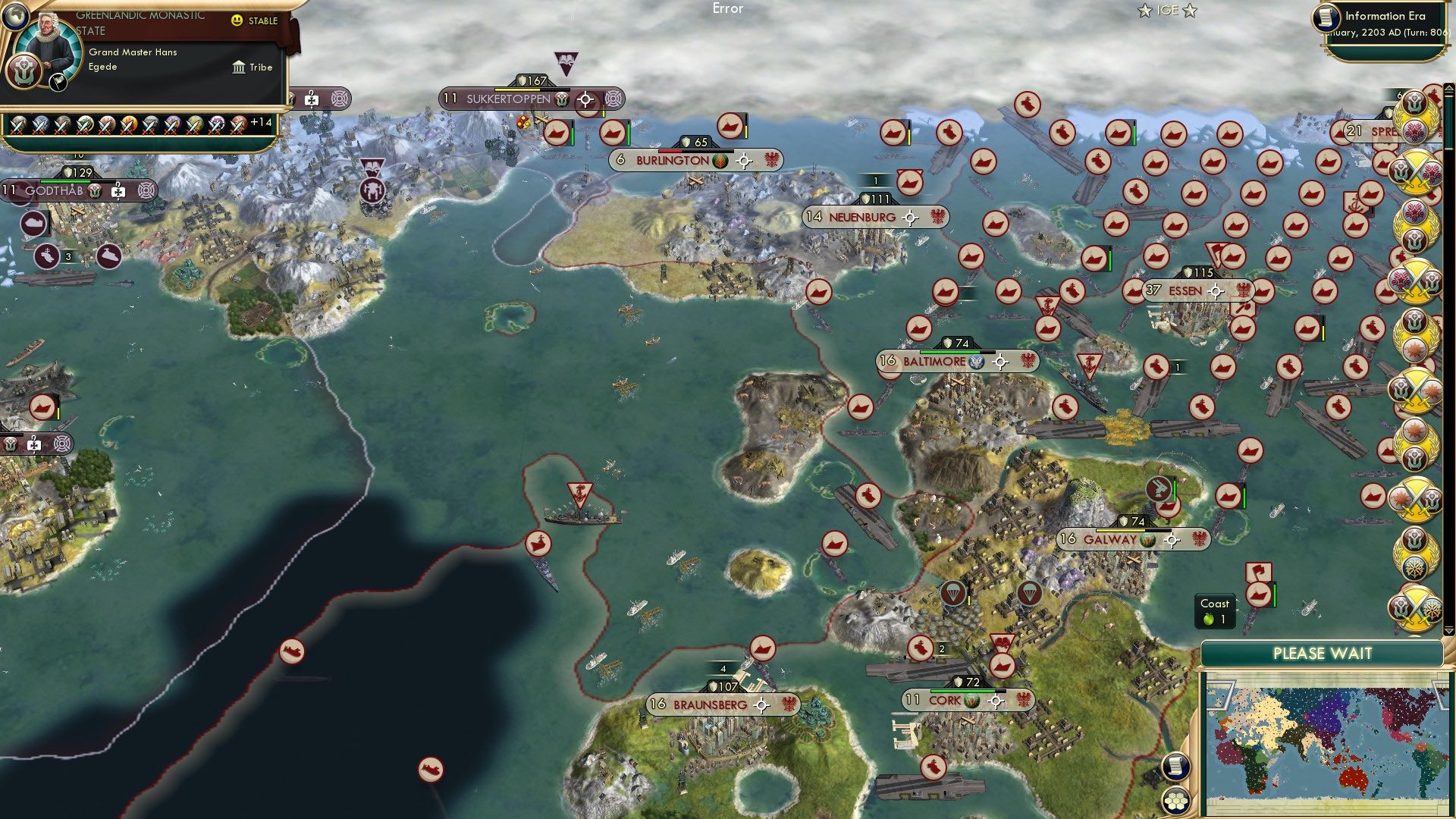Click the up scroll arrow on the unit notification list
1456x819 pixels.
coord(1448,89)
